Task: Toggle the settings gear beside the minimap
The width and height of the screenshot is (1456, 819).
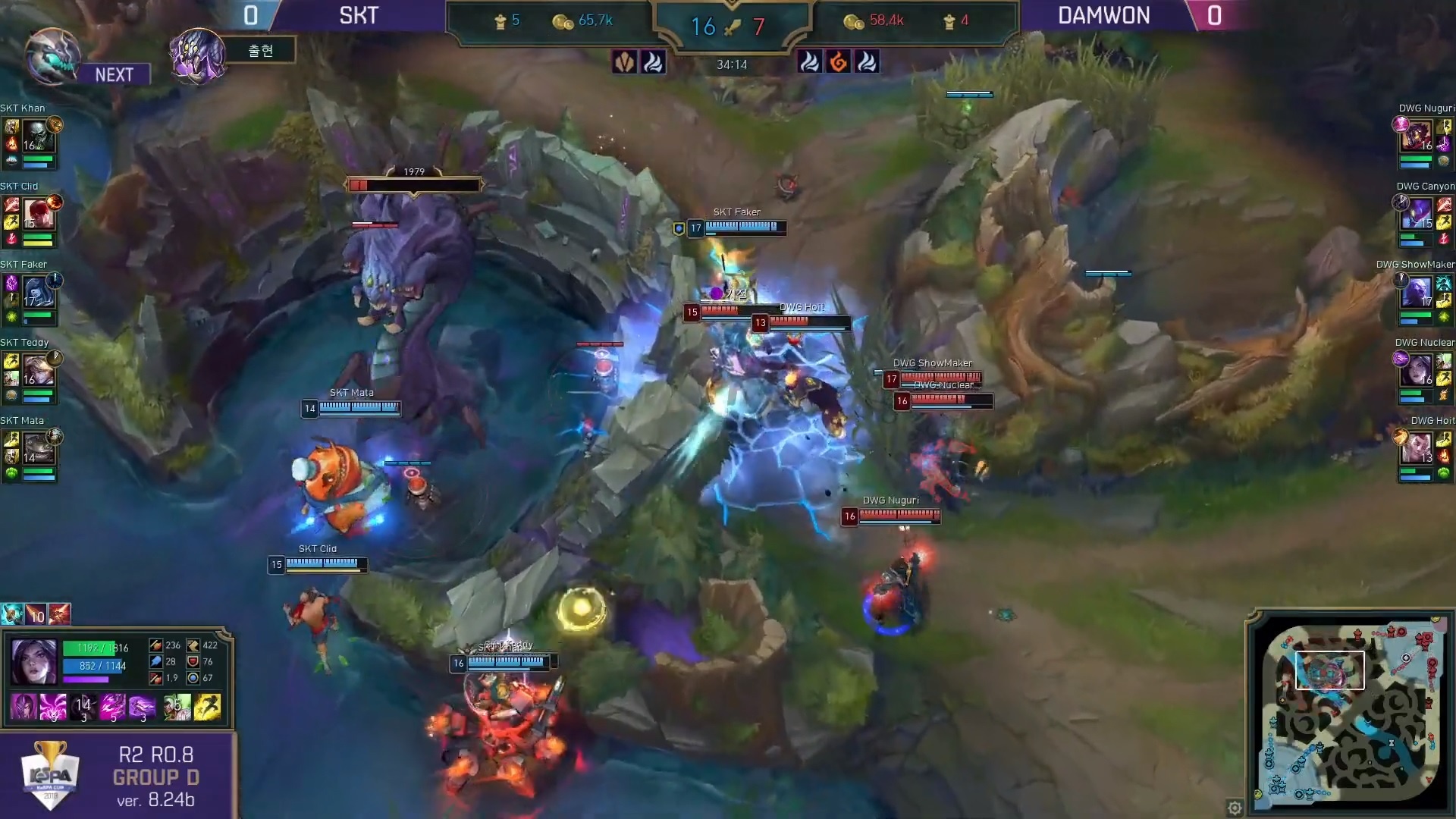Action: (1235, 808)
